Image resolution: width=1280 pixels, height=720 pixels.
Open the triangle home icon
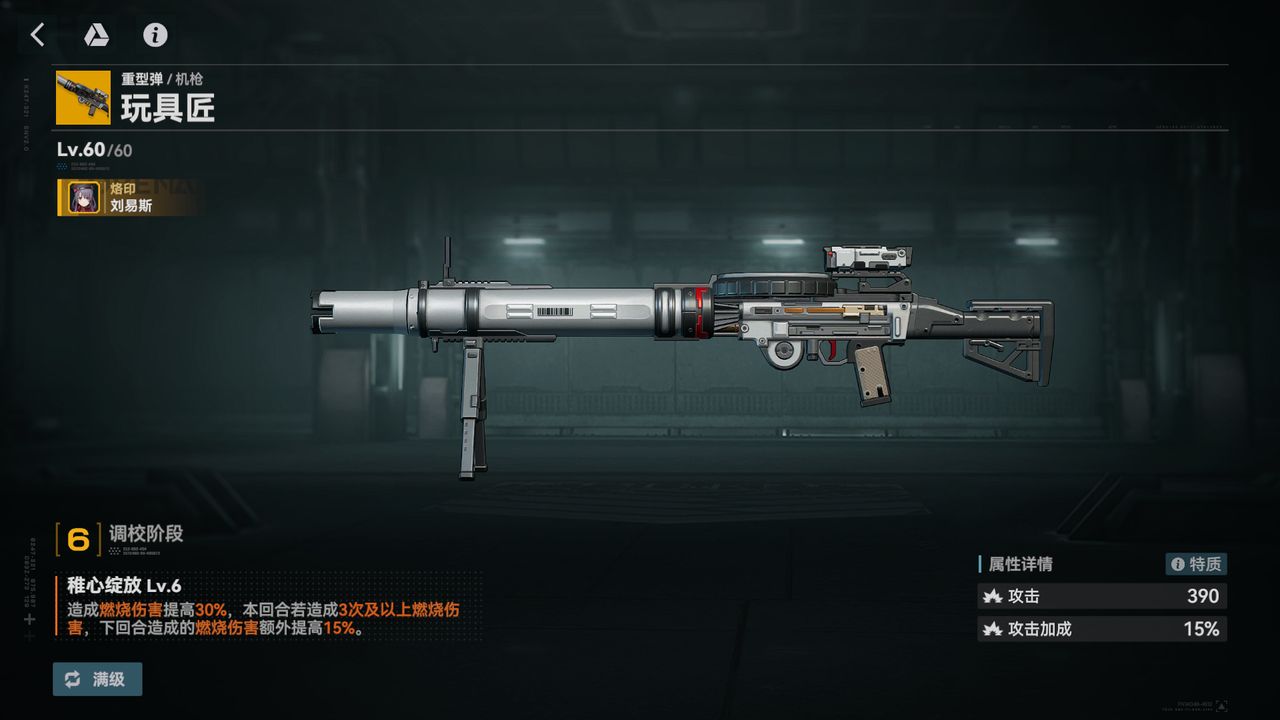(x=96, y=35)
